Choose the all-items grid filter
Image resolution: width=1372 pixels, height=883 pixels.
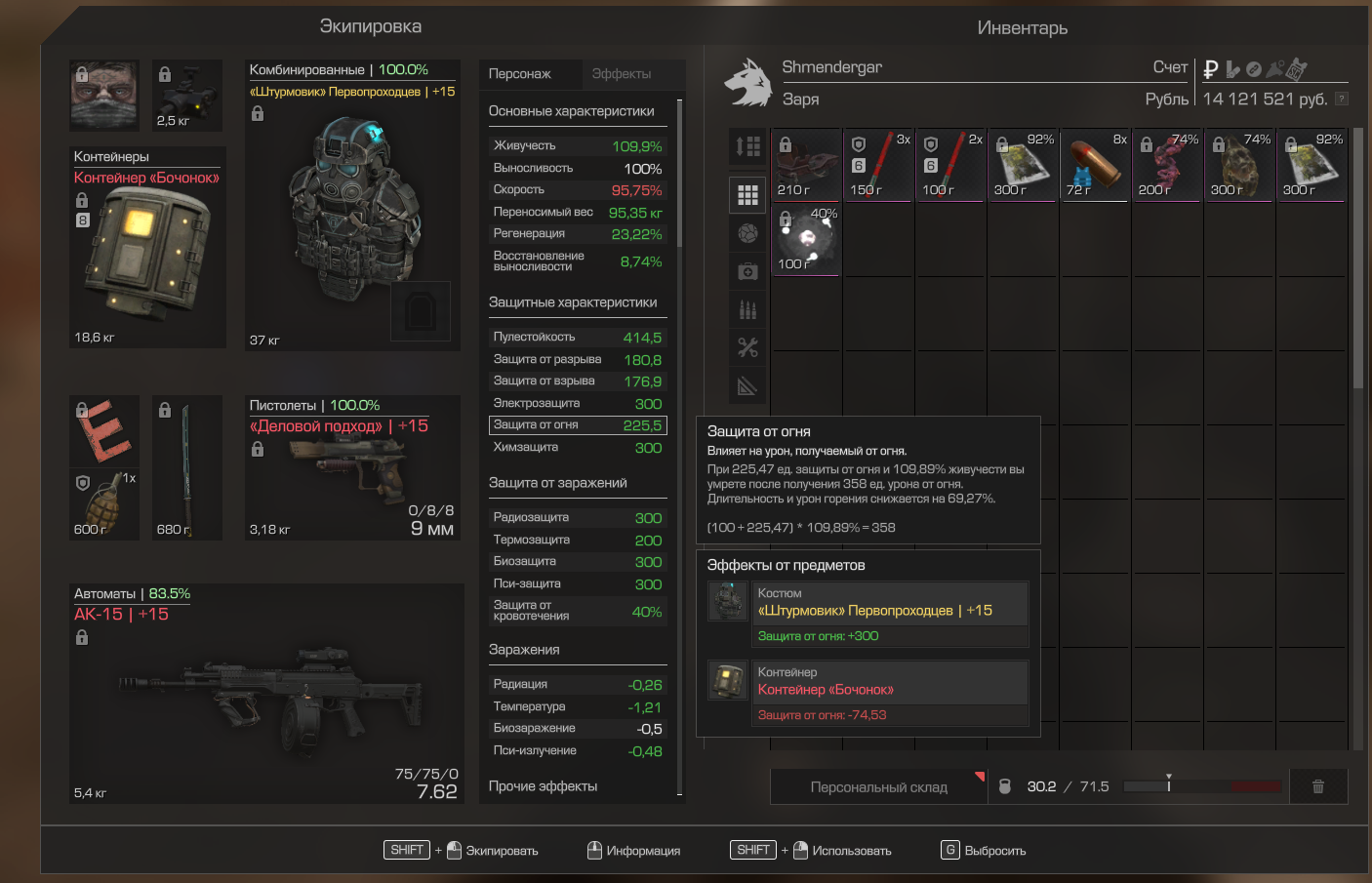click(x=748, y=195)
